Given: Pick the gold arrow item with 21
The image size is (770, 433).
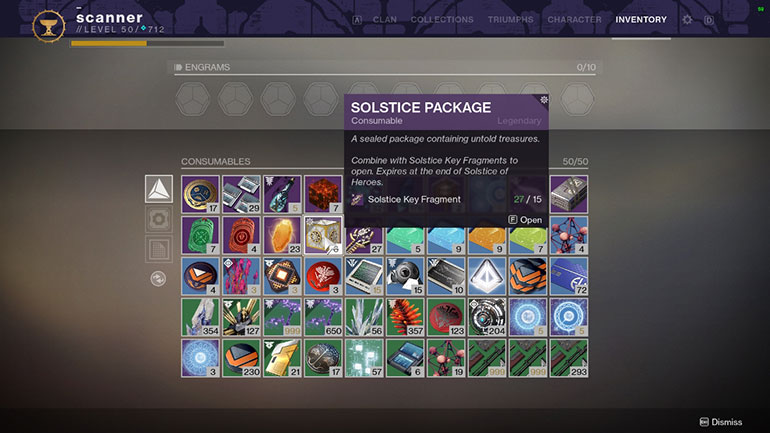Looking at the screenshot, I should (282, 358).
